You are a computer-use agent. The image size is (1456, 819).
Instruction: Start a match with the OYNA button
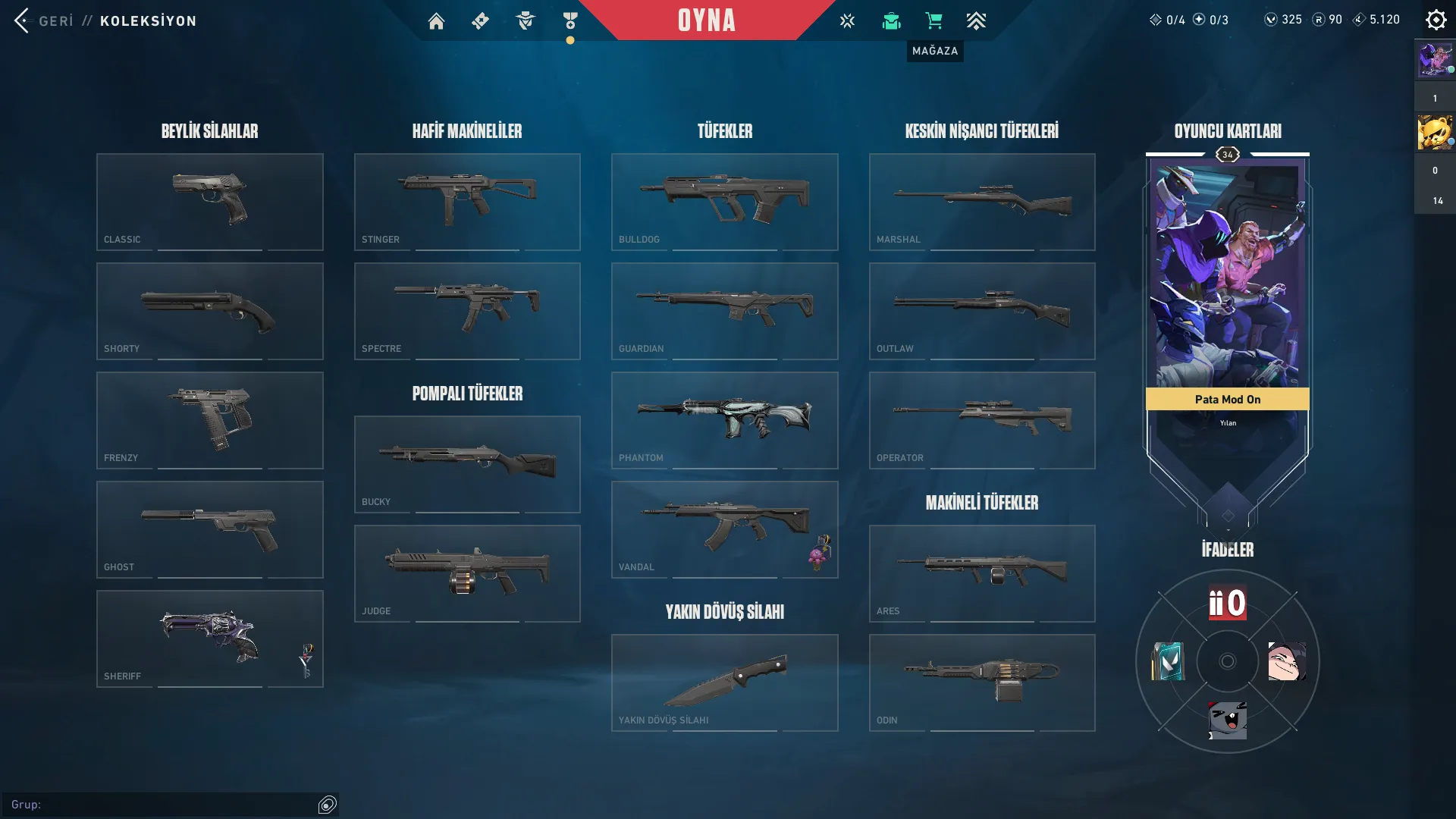pyautogui.click(x=706, y=20)
